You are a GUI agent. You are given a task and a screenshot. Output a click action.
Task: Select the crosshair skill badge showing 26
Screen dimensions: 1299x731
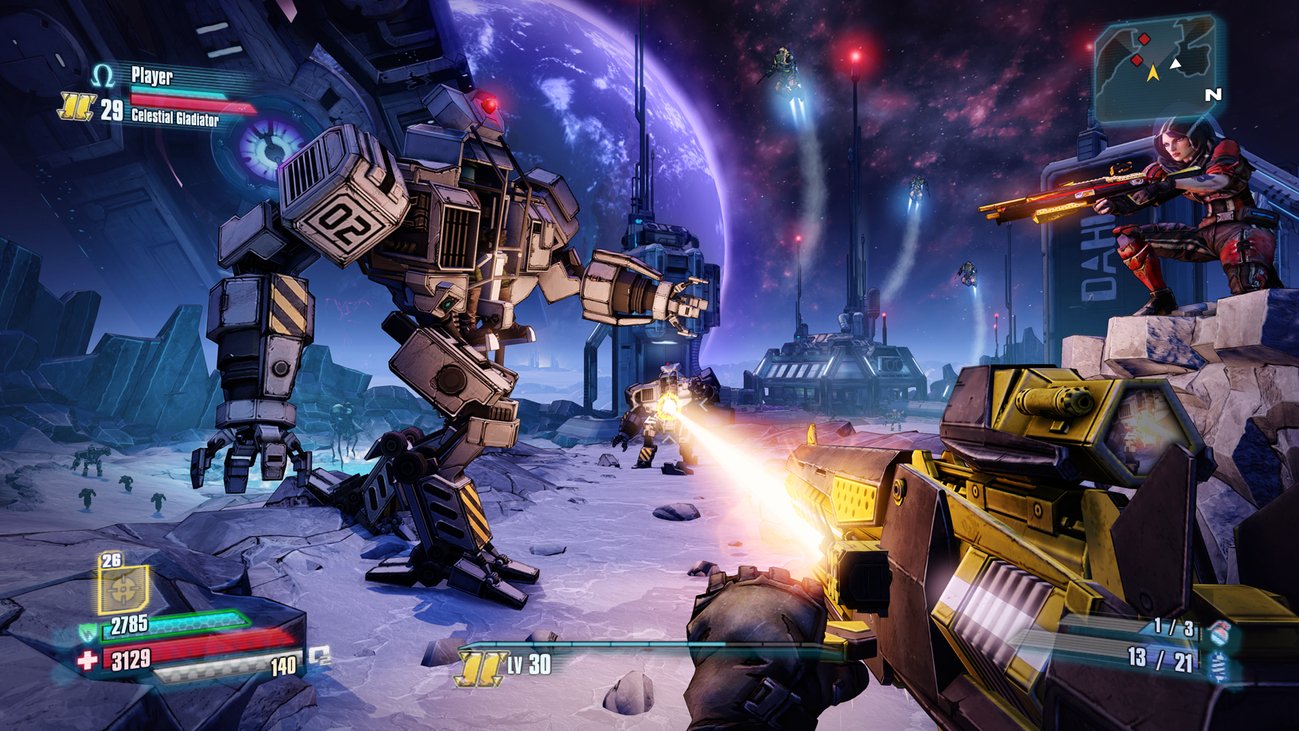point(121,587)
